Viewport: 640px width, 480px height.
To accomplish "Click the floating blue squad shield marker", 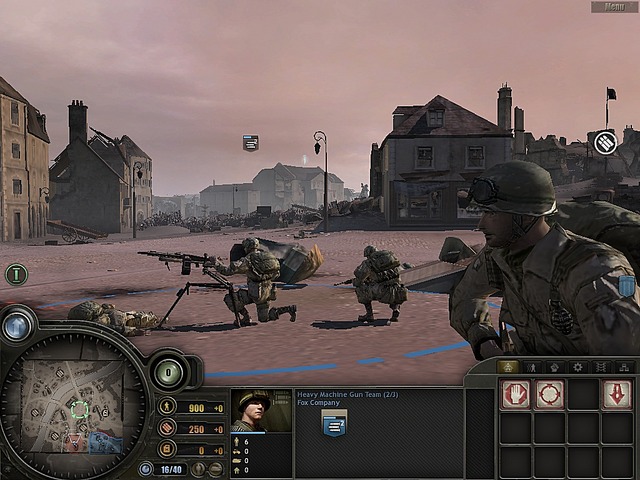I will coord(250,143).
